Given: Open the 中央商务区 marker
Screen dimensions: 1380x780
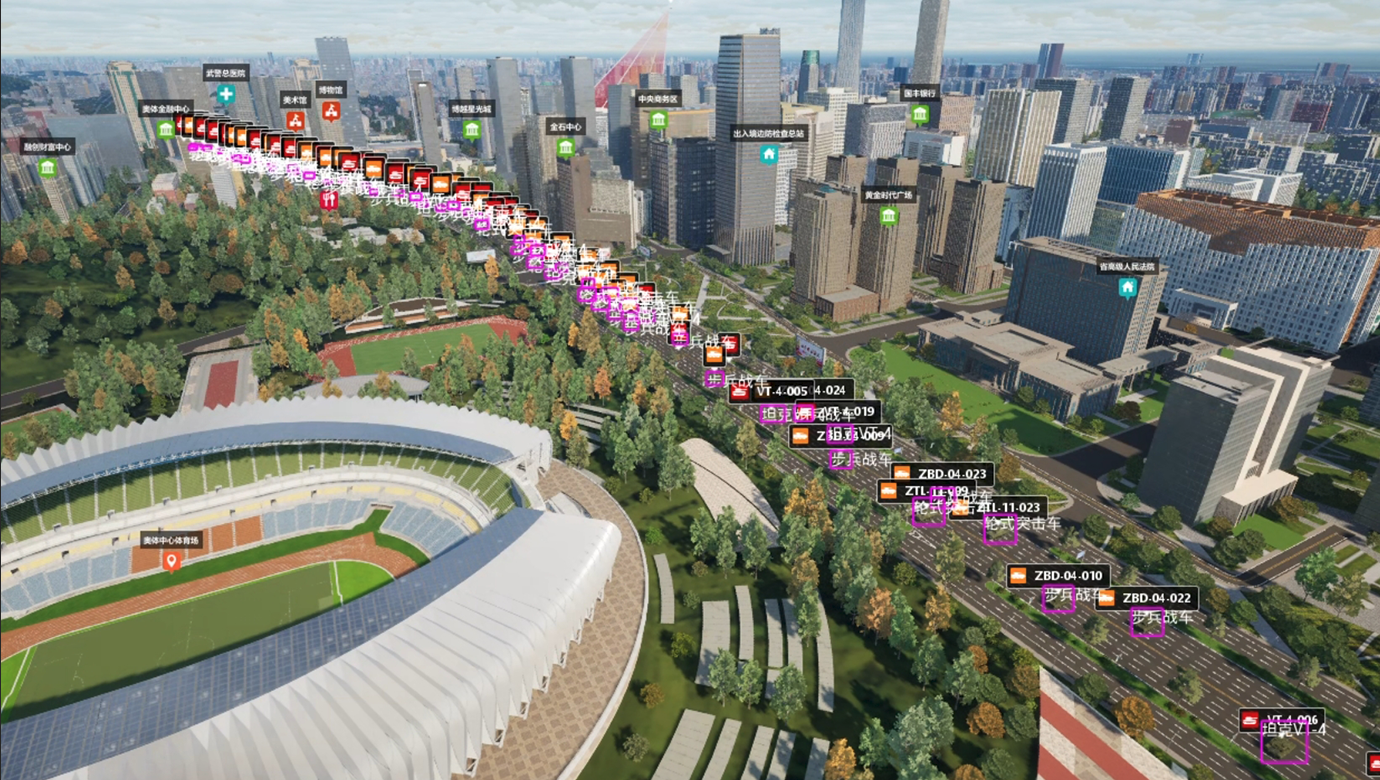Looking at the screenshot, I should pyautogui.click(x=658, y=120).
